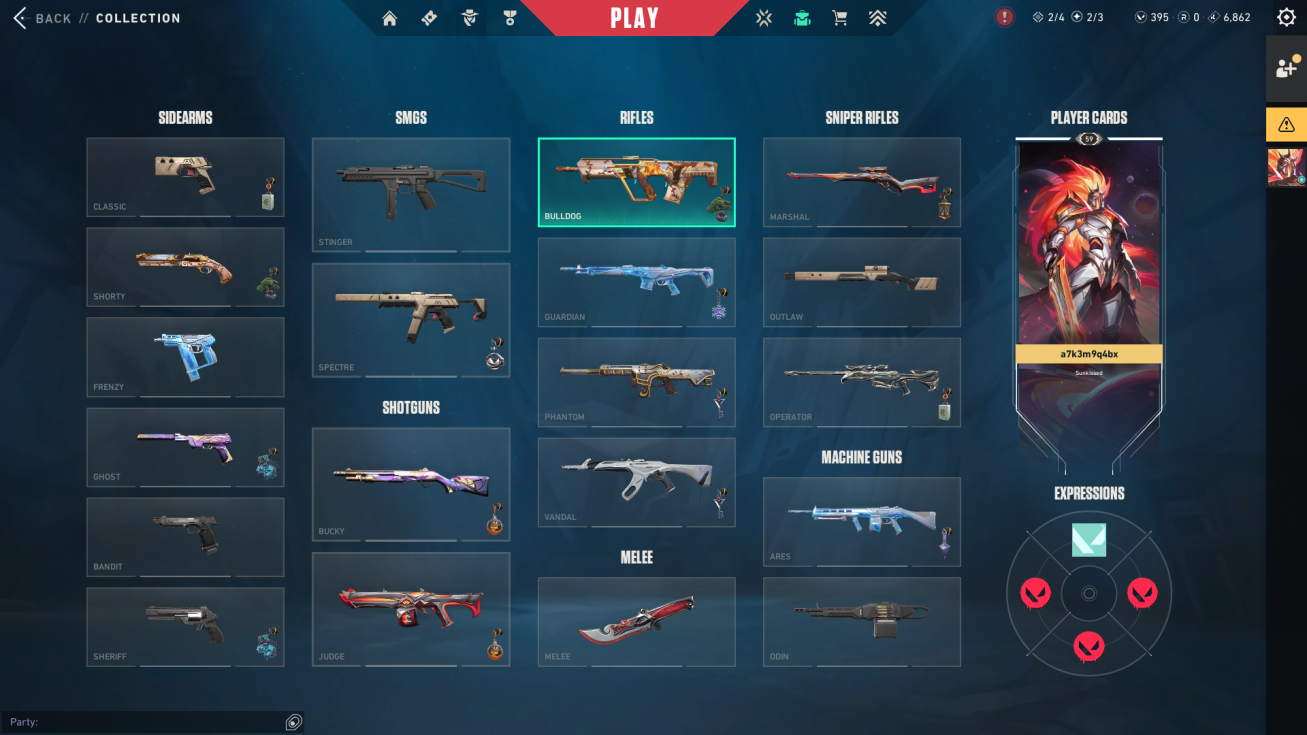Select the teal spray in the expressions wheel
Viewport: 1307px width, 735px height.
[x=1089, y=540]
